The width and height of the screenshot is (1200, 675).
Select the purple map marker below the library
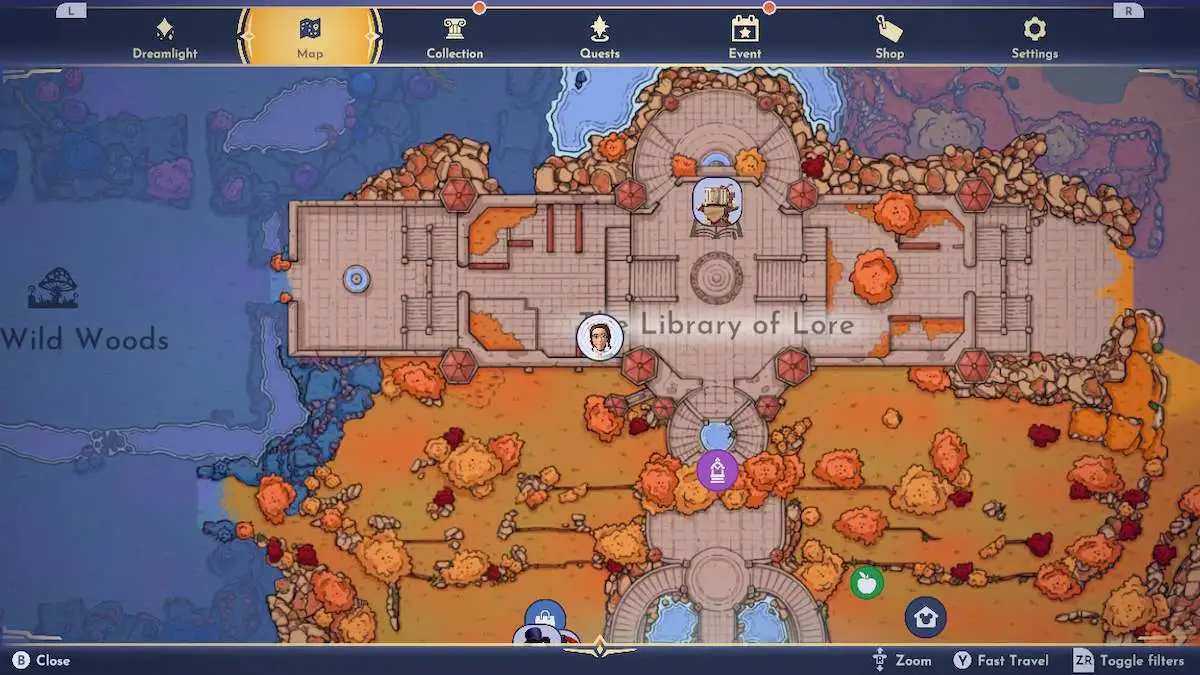pos(717,469)
